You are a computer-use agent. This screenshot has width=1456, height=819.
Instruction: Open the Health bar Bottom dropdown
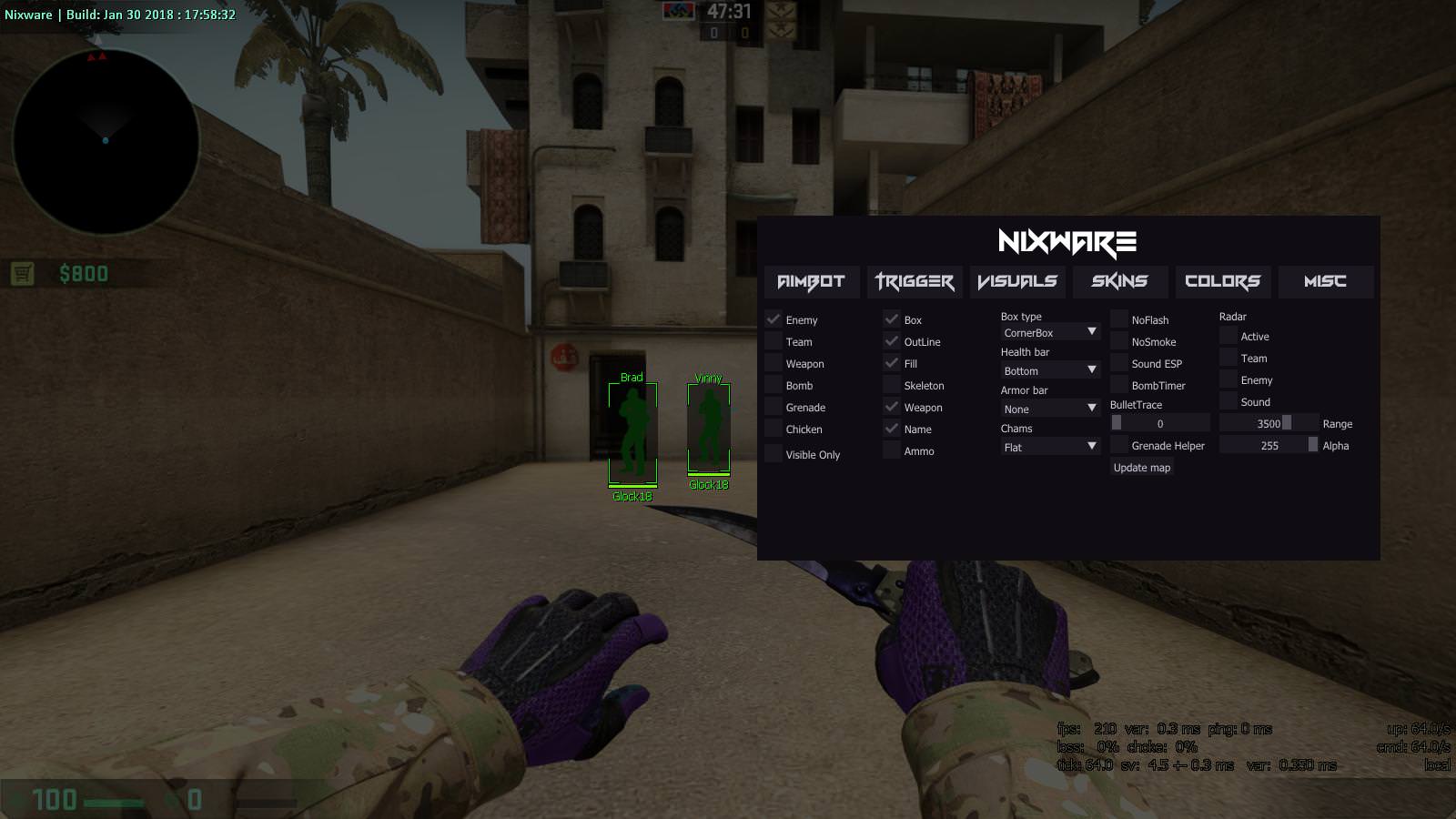point(1050,371)
